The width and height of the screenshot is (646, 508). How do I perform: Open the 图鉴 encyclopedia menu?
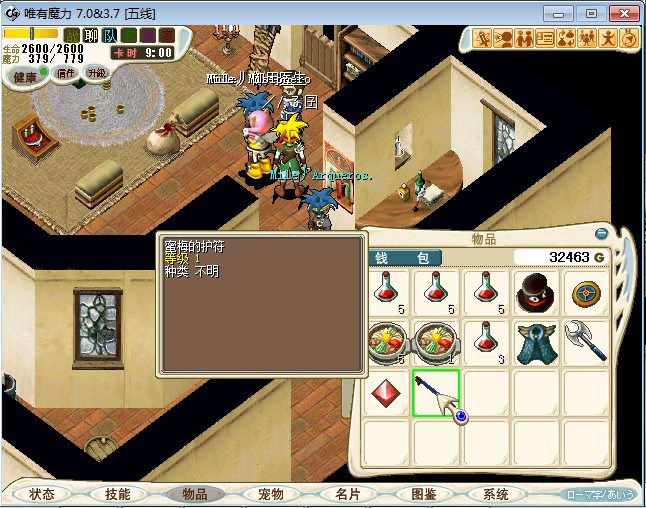point(423,494)
